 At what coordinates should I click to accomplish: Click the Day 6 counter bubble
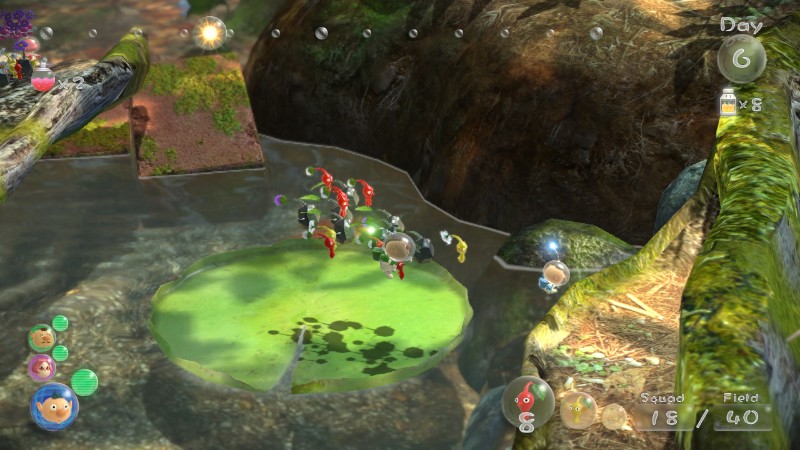point(741,59)
